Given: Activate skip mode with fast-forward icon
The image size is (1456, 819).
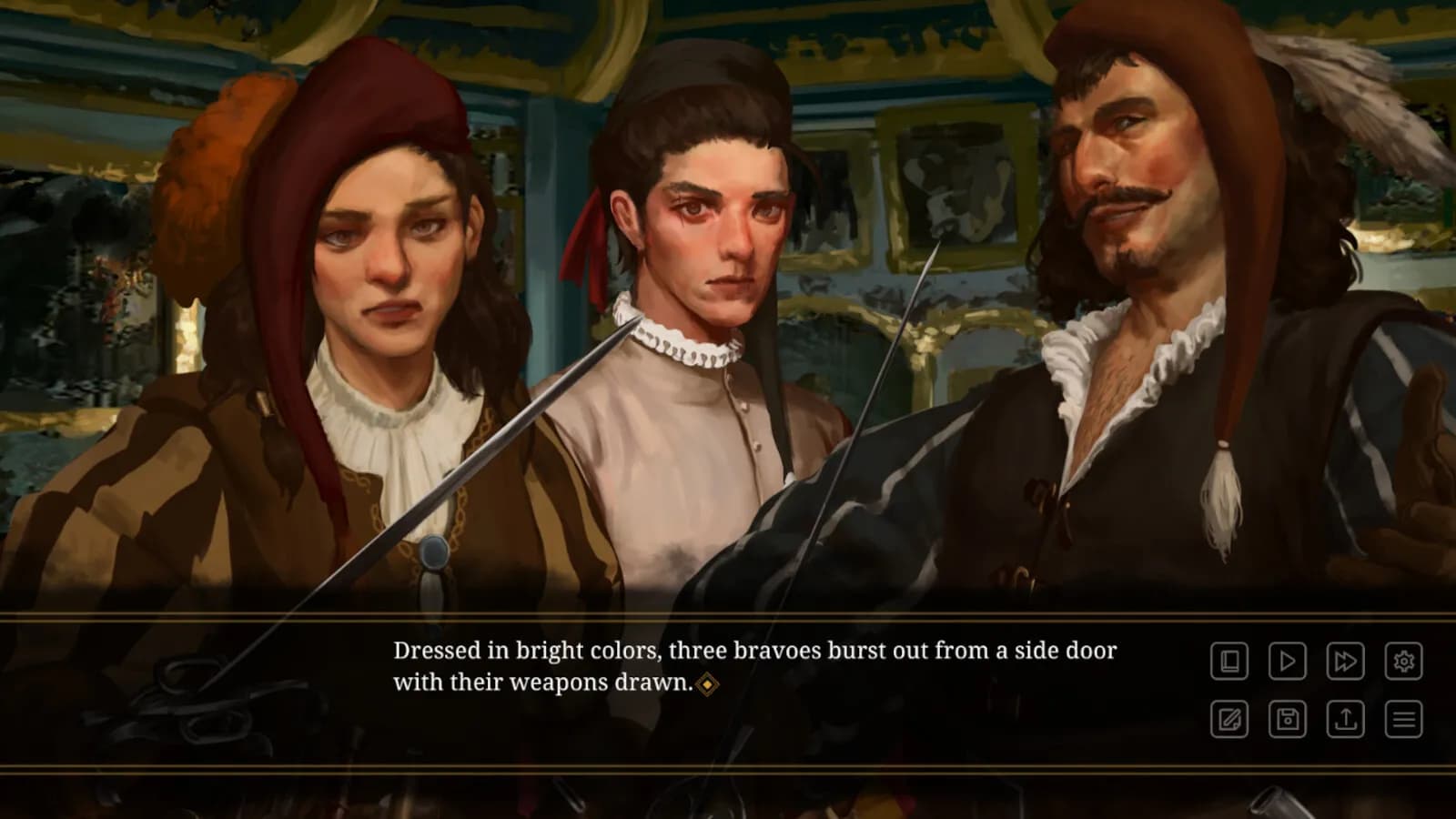Looking at the screenshot, I should coord(1345,662).
